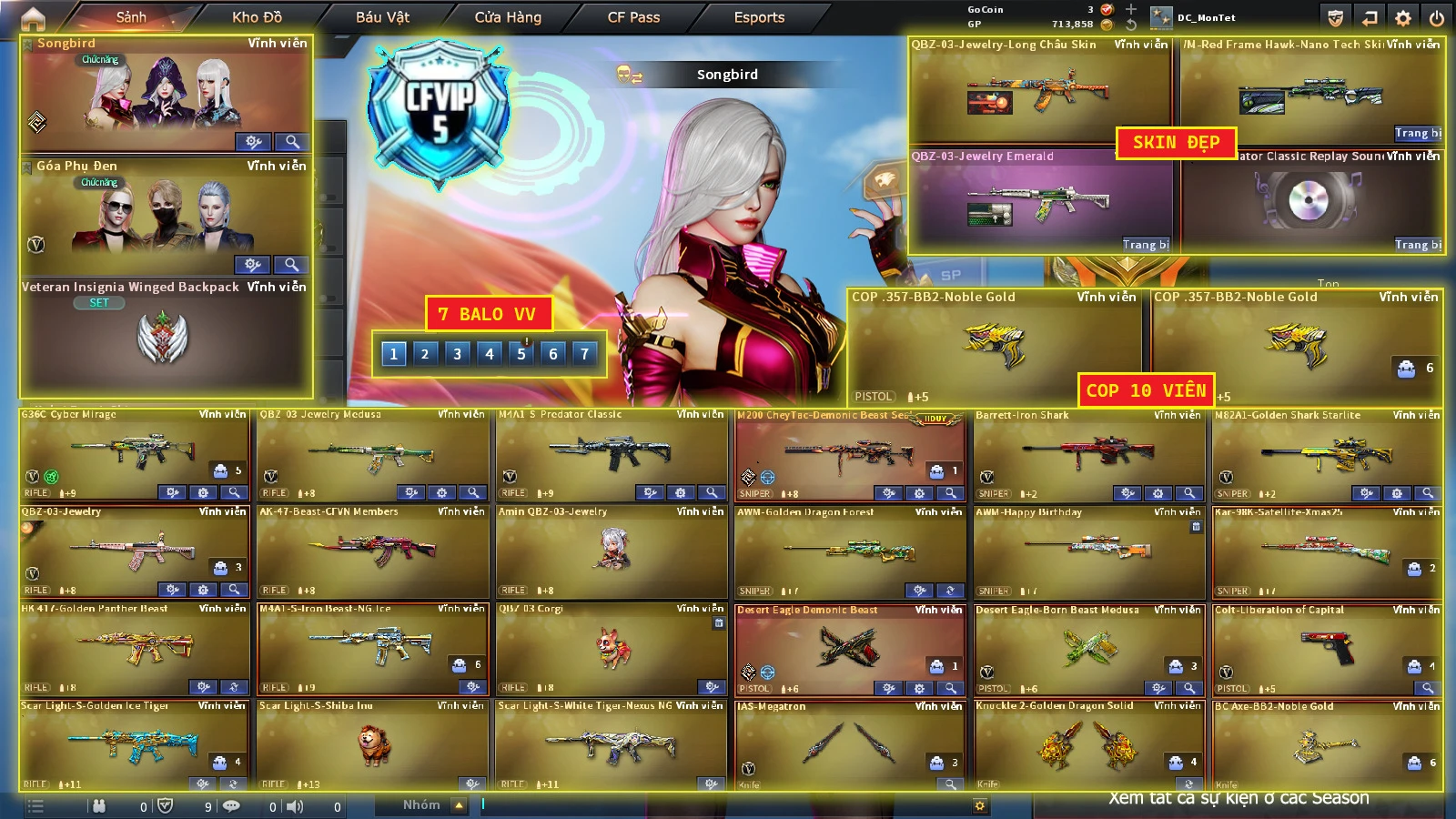Select the Góa Phụ Đen character card

click(166, 216)
